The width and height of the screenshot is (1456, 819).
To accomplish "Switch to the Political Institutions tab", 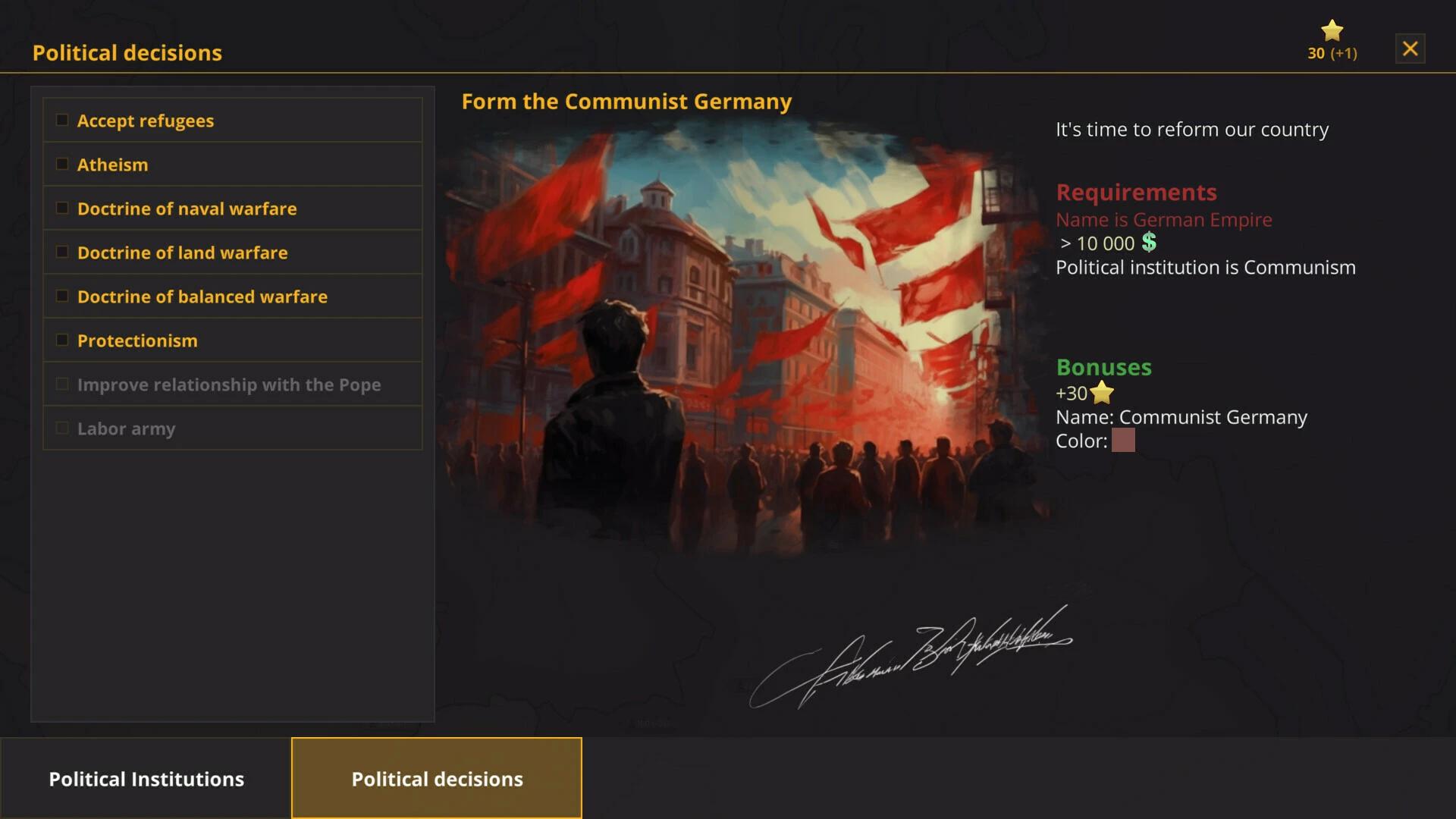I will point(146,778).
